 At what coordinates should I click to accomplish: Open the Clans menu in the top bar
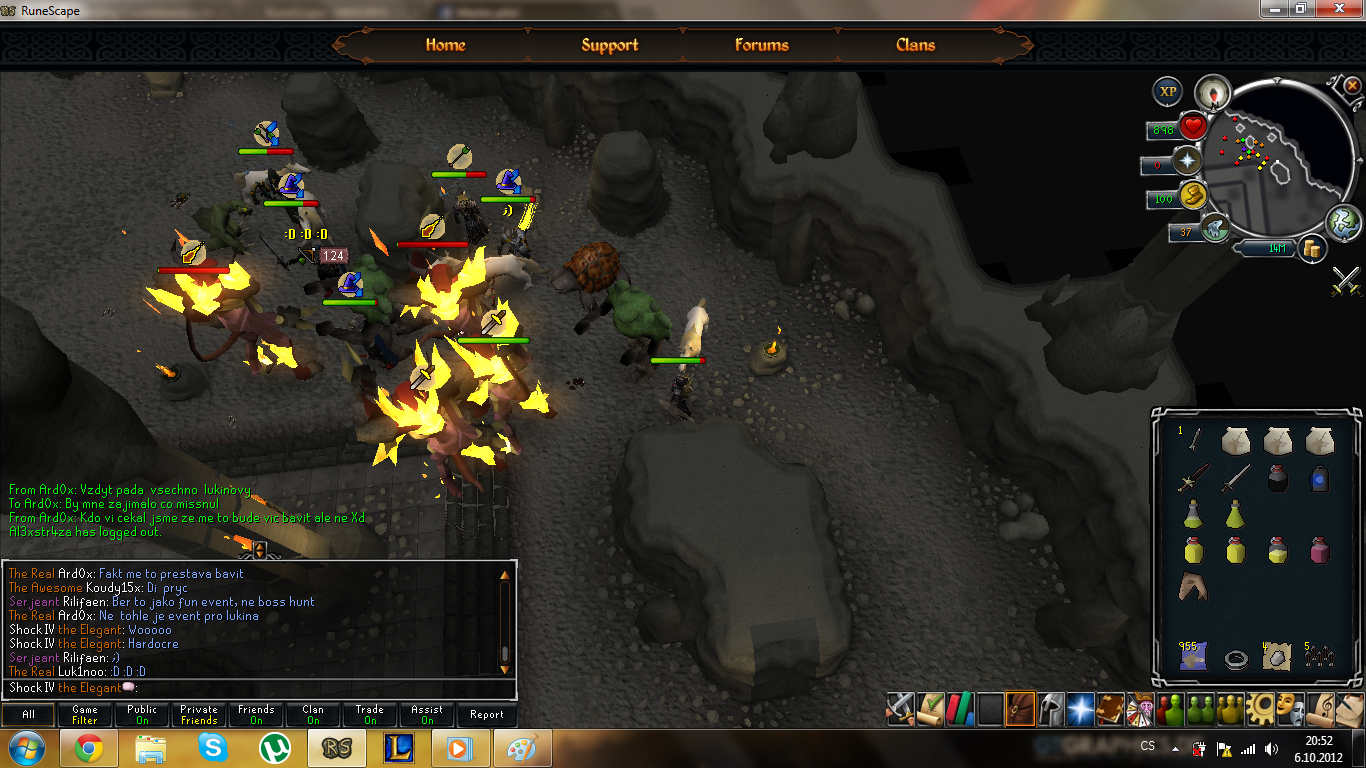click(x=915, y=45)
